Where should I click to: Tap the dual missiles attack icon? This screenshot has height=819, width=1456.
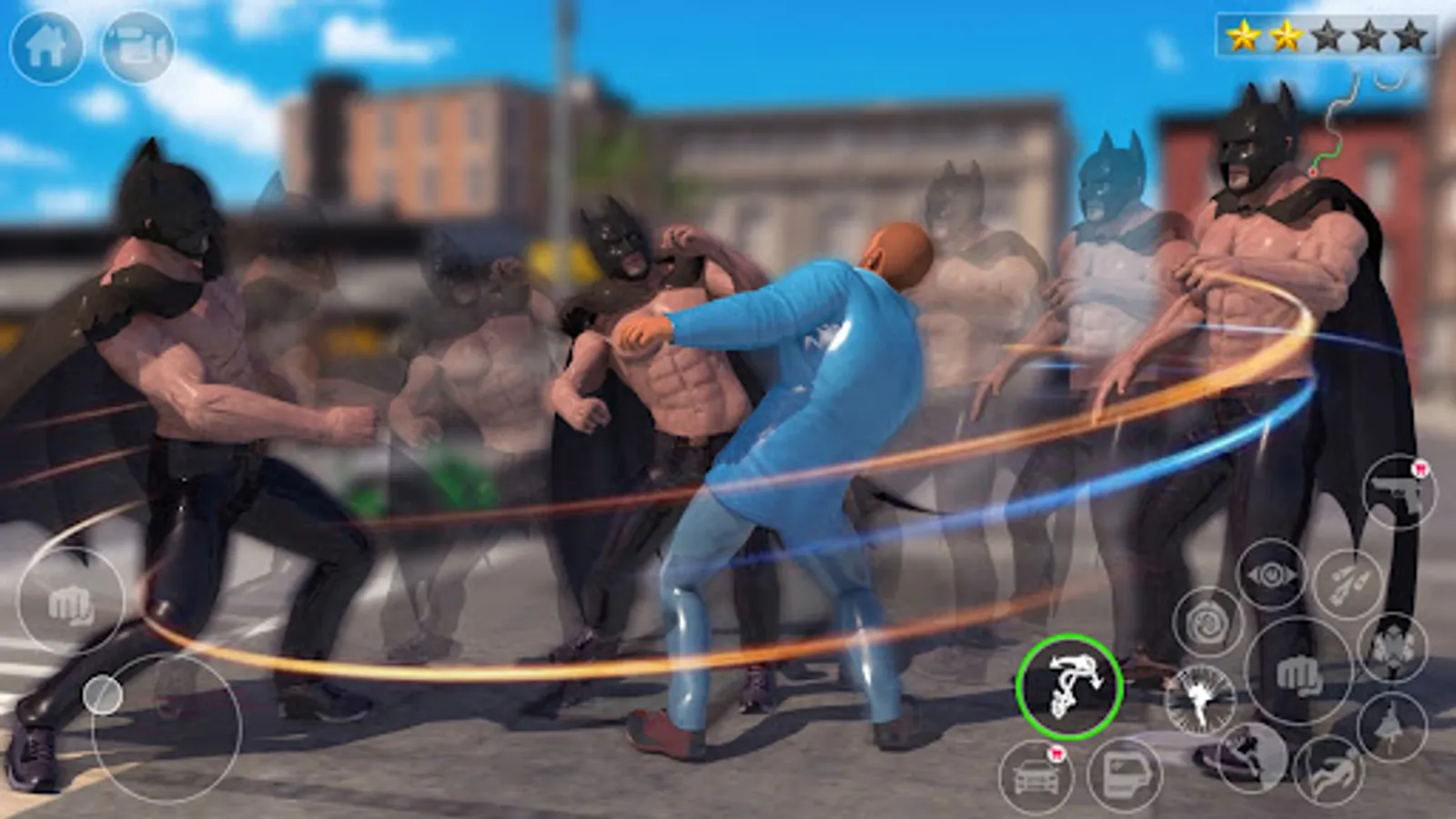pos(1348,581)
